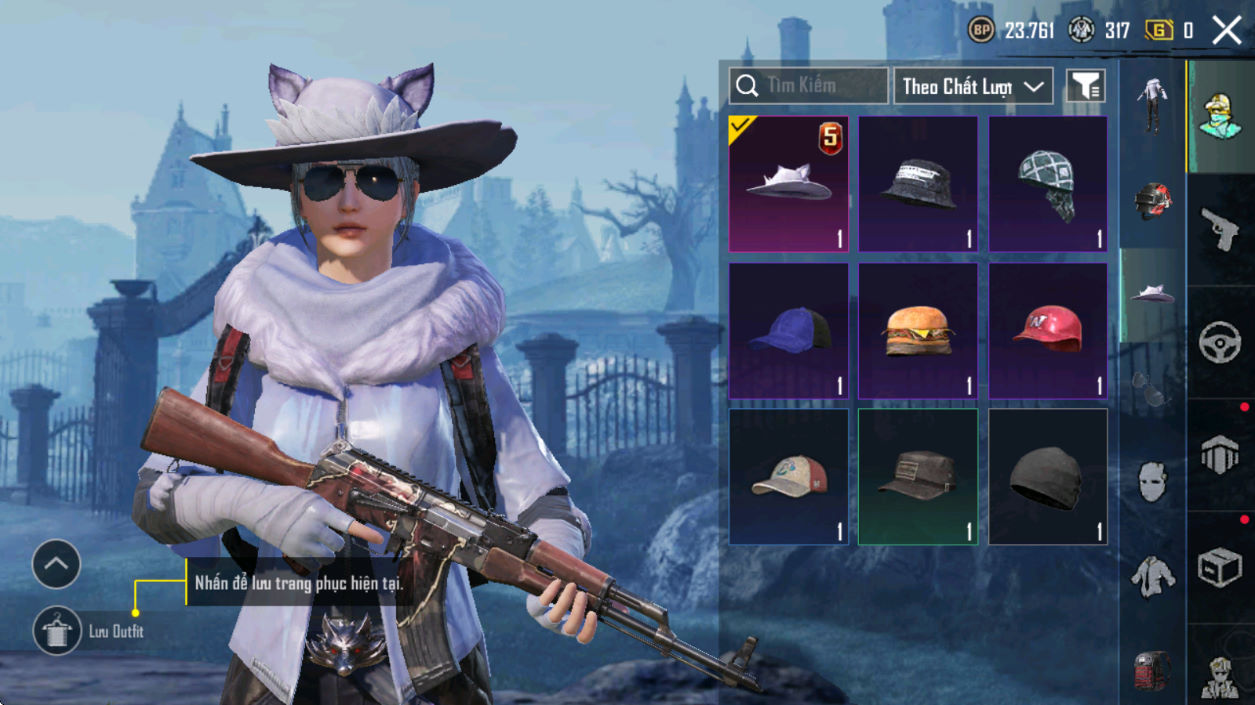This screenshot has height=705, width=1255.
Task: Choose the checkered bandana head wrap item
Action: pyautogui.click(x=1047, y=184)
